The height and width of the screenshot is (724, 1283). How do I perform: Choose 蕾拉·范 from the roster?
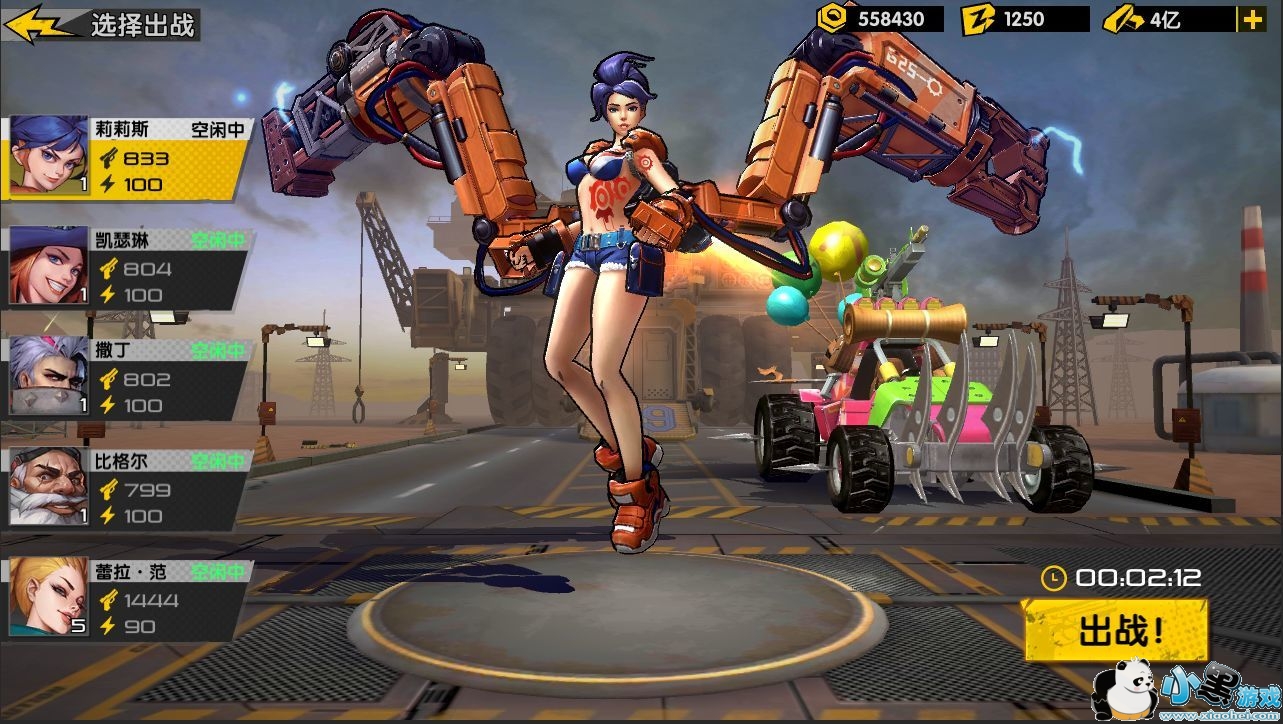(x=127, y=599)
